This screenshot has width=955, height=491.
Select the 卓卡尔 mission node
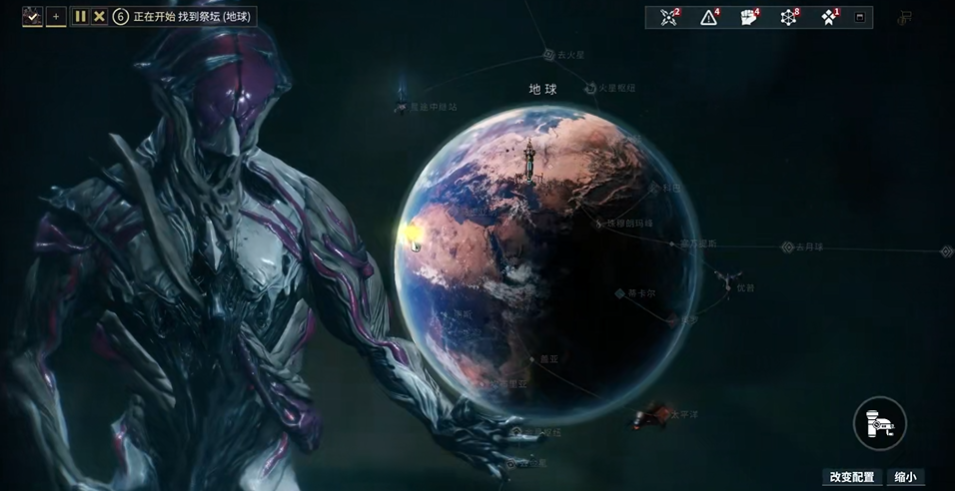point(620,294)
